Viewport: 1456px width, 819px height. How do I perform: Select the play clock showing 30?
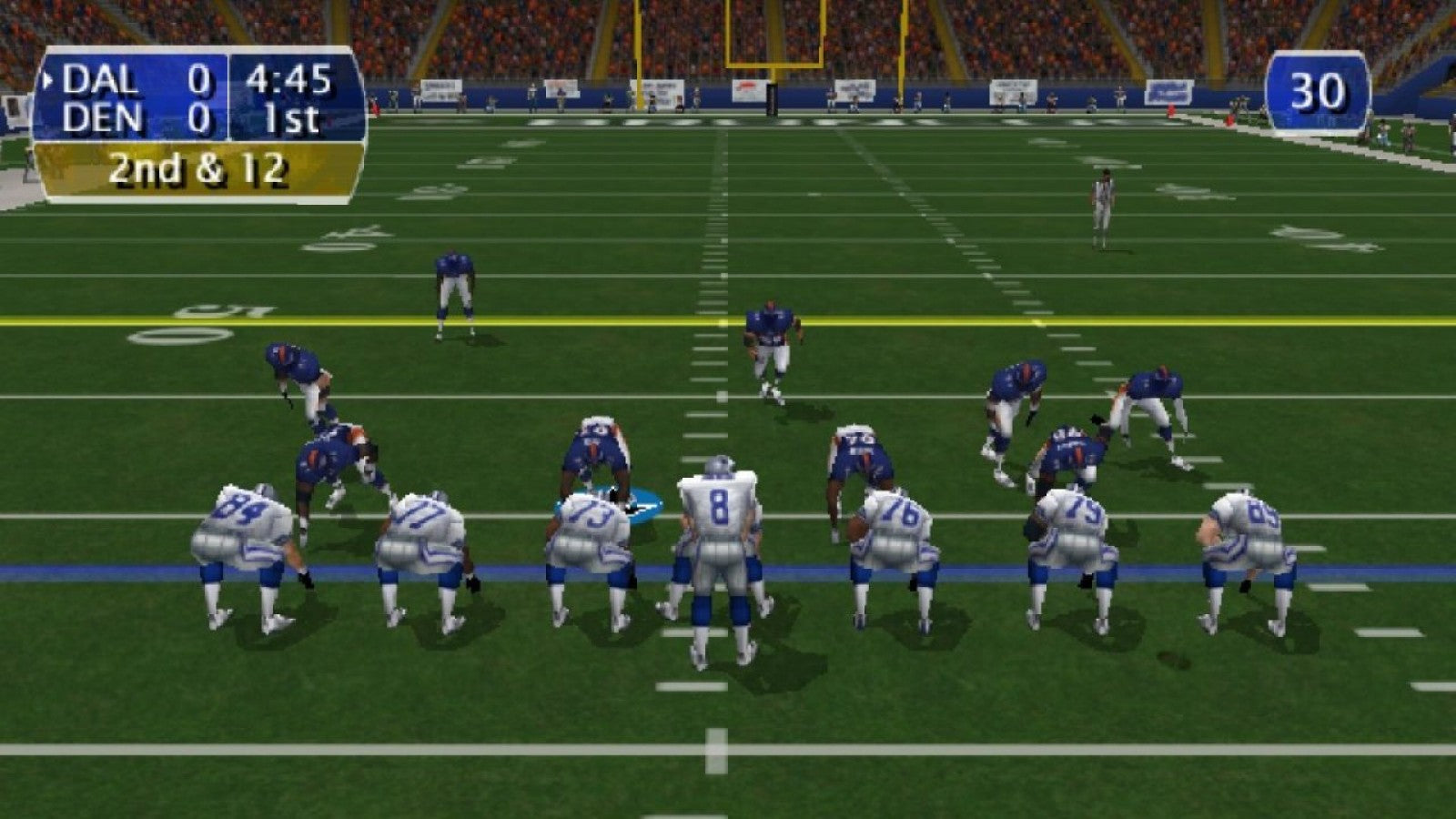tap(1321, 91)
